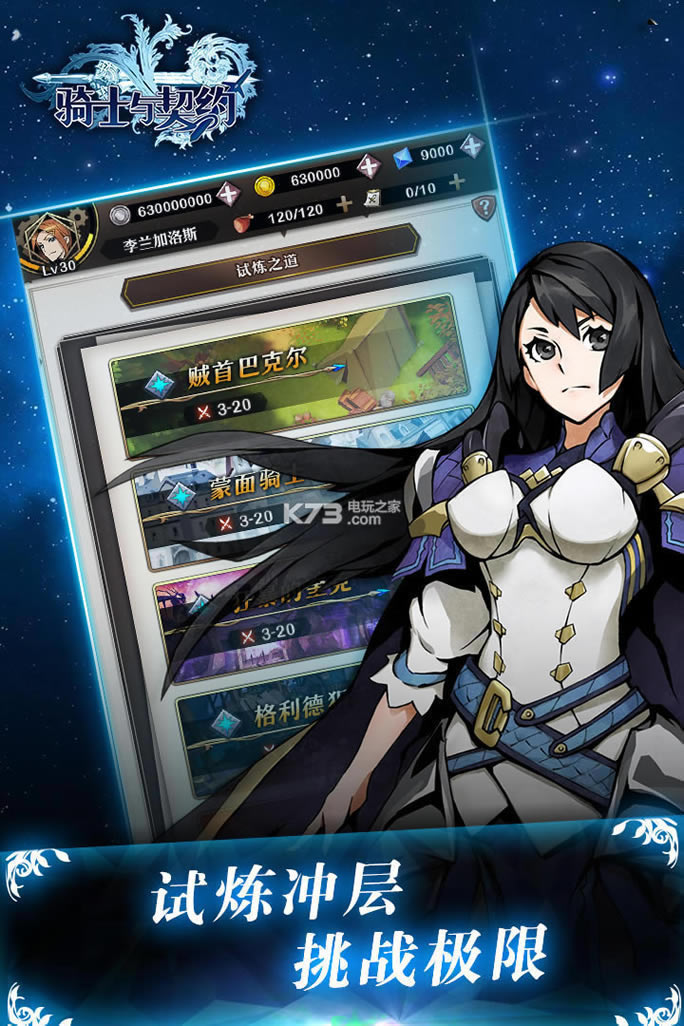Viewport: 684px width, 1026px height.
Task: Buy gold coins using the plus button
Action: point(371,166)
